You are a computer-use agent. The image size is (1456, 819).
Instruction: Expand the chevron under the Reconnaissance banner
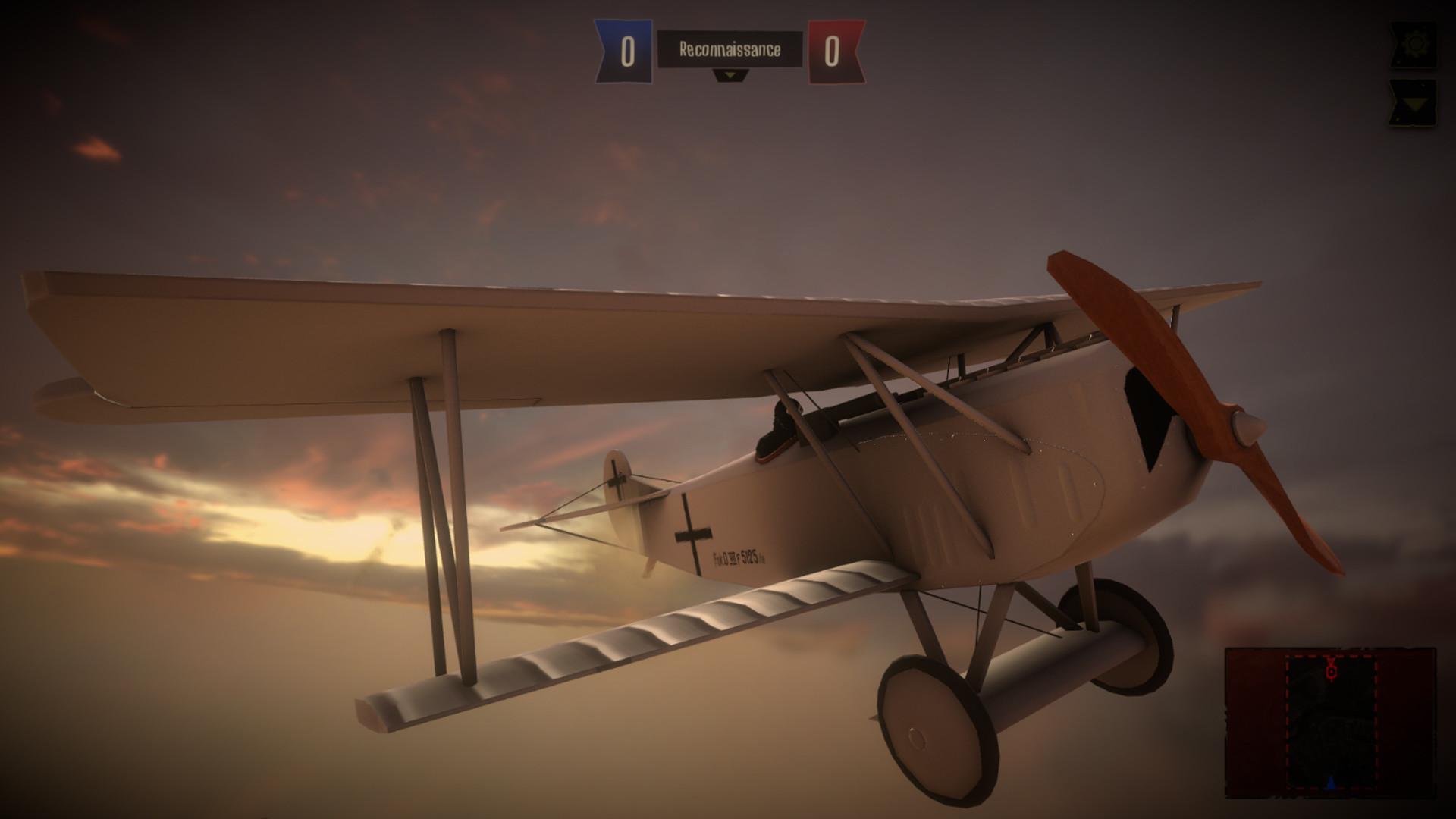click(730, 76)
